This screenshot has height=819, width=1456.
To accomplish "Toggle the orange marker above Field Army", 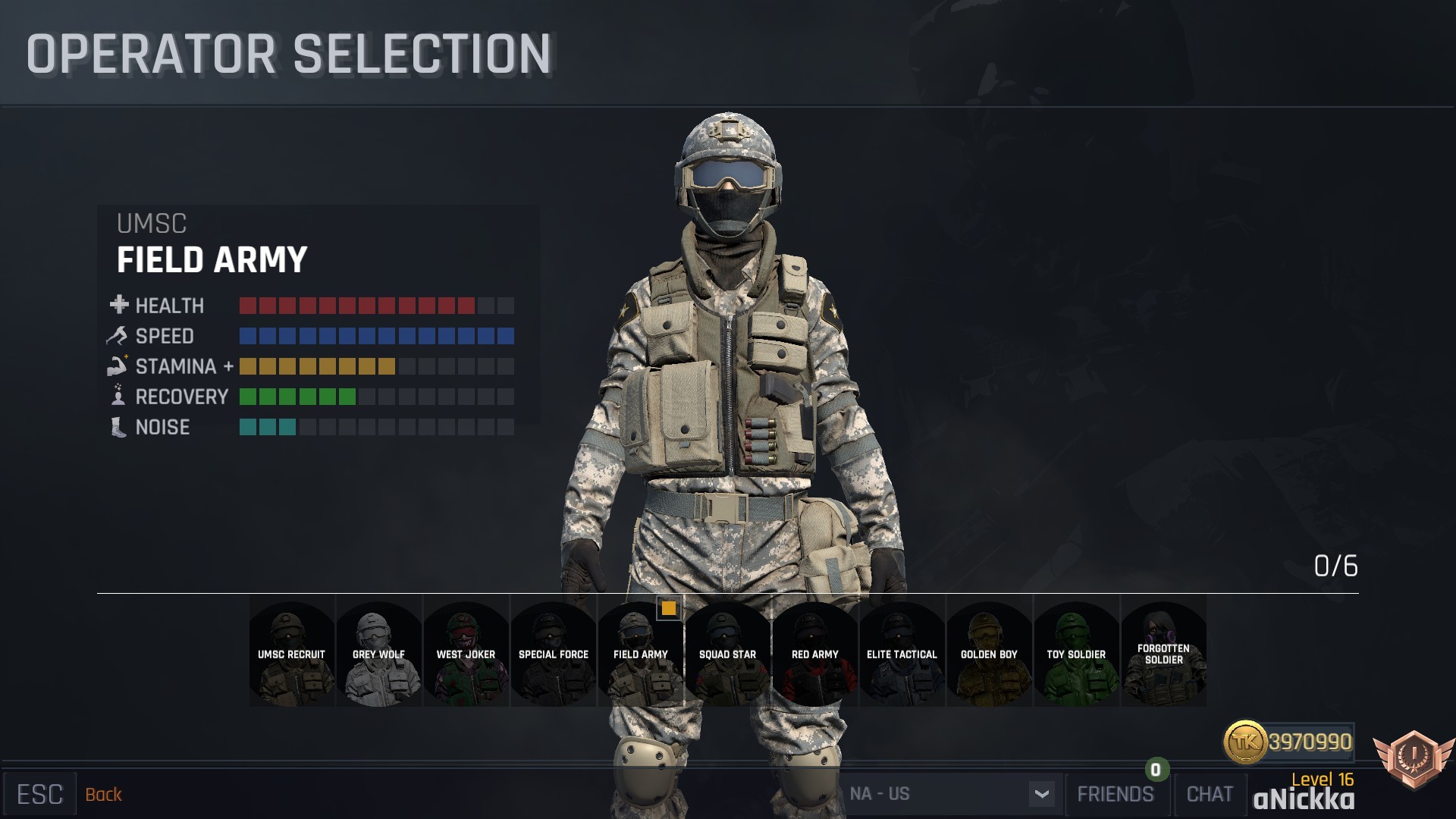I will [x=669, y=609].
